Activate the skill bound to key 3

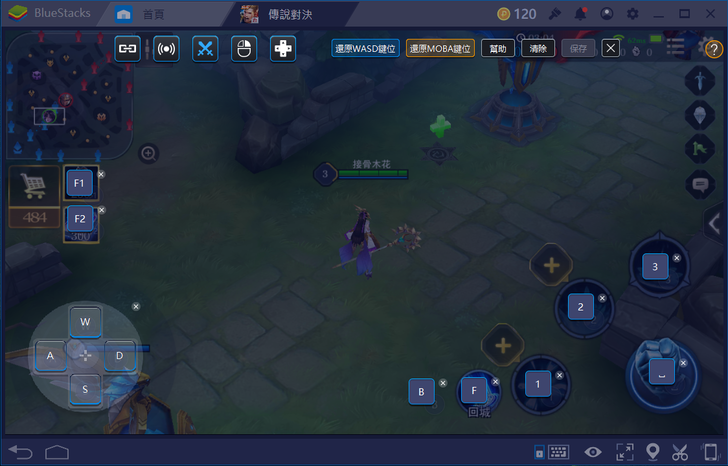pyautogui.click(x=655, y=267)
